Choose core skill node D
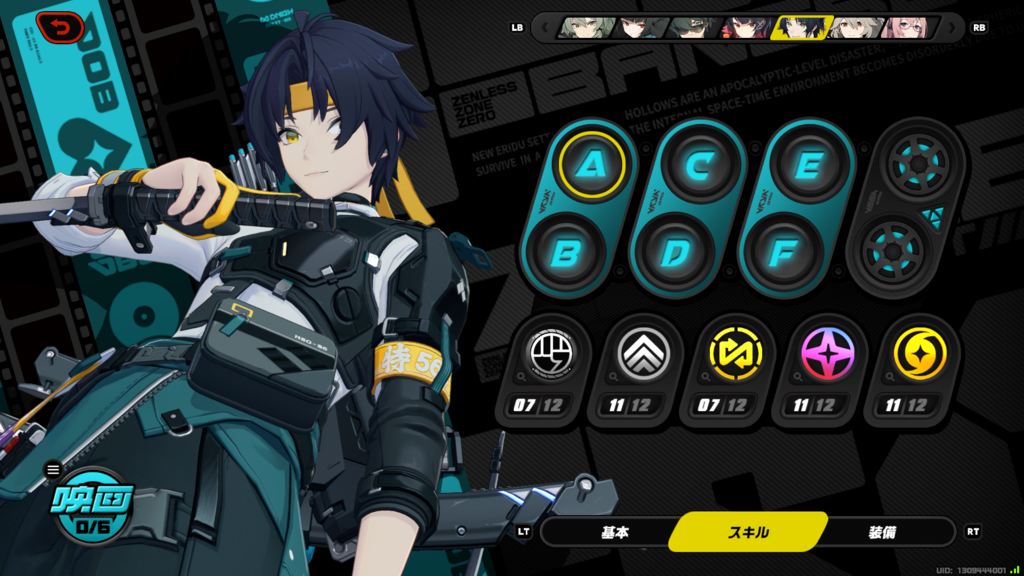This screenshot has width=1024, height=576. tap(674, 252)
